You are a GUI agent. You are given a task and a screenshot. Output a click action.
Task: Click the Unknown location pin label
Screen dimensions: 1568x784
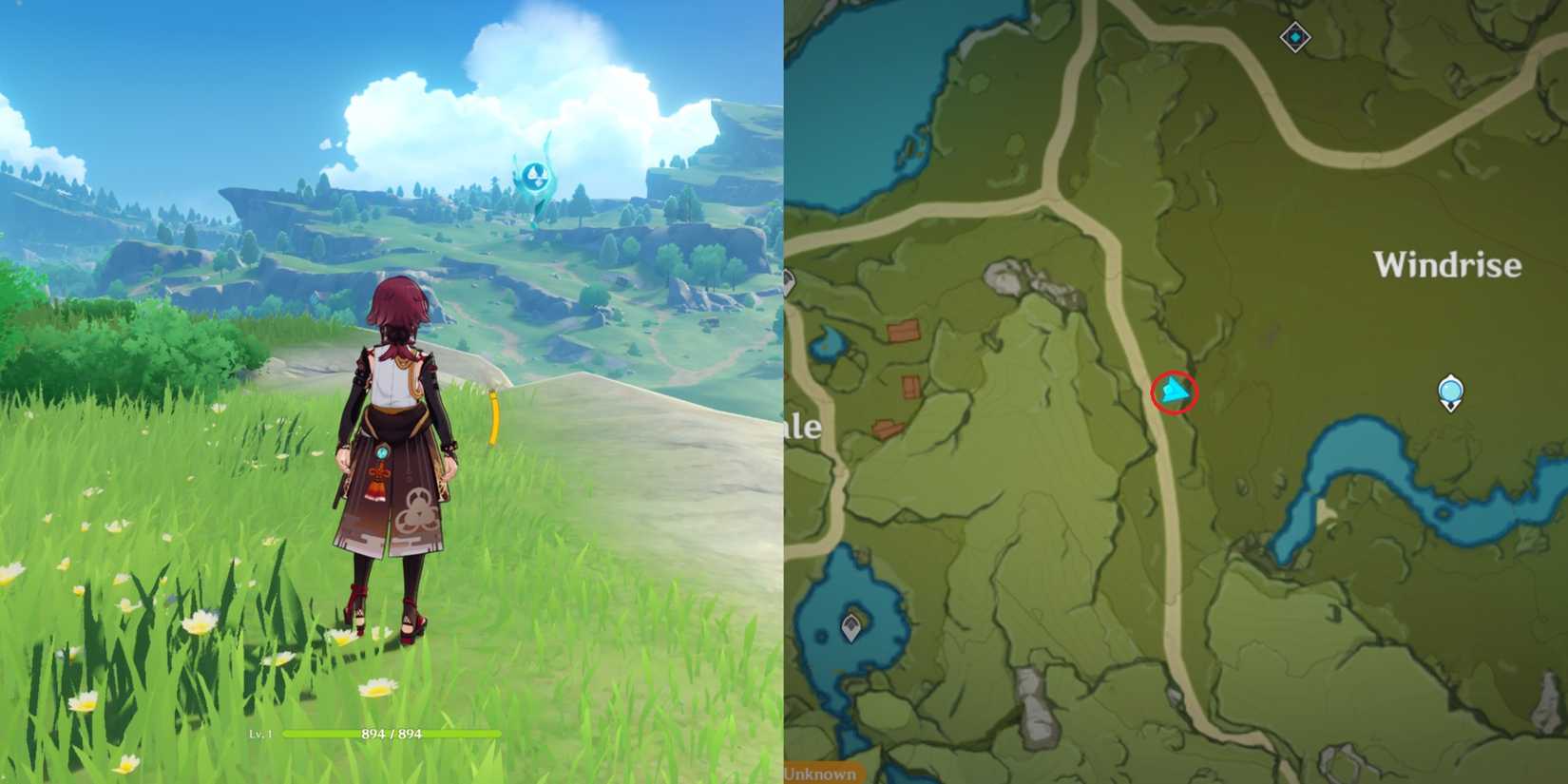tap(818, 774)
